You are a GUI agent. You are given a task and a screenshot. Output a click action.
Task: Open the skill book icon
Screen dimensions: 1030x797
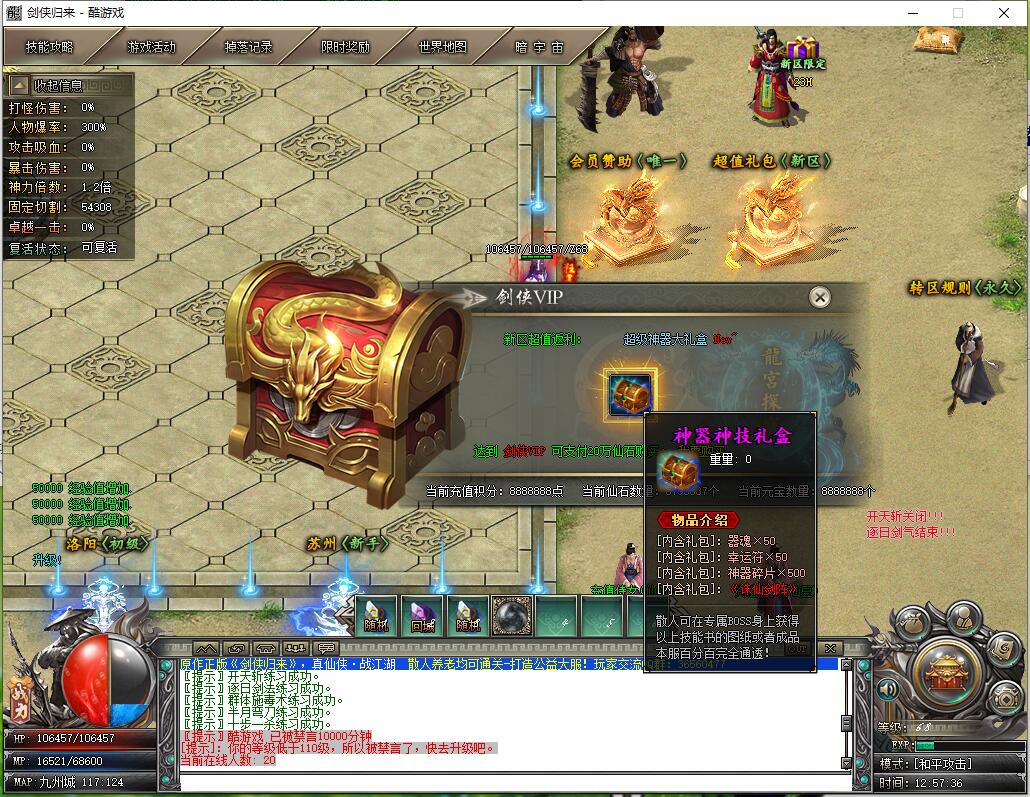click(1003, 648)
